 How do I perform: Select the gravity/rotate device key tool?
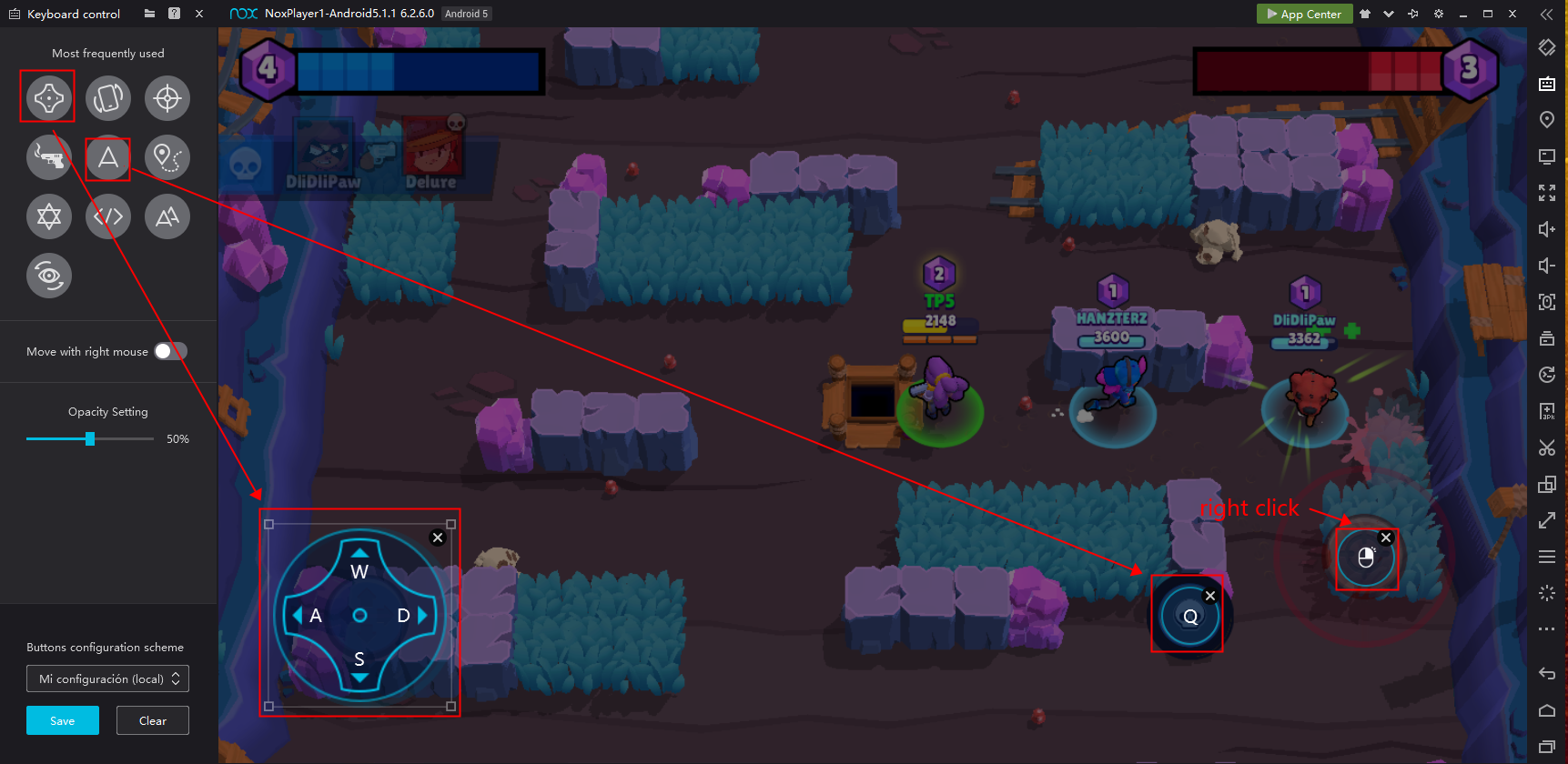click(108, 97)
